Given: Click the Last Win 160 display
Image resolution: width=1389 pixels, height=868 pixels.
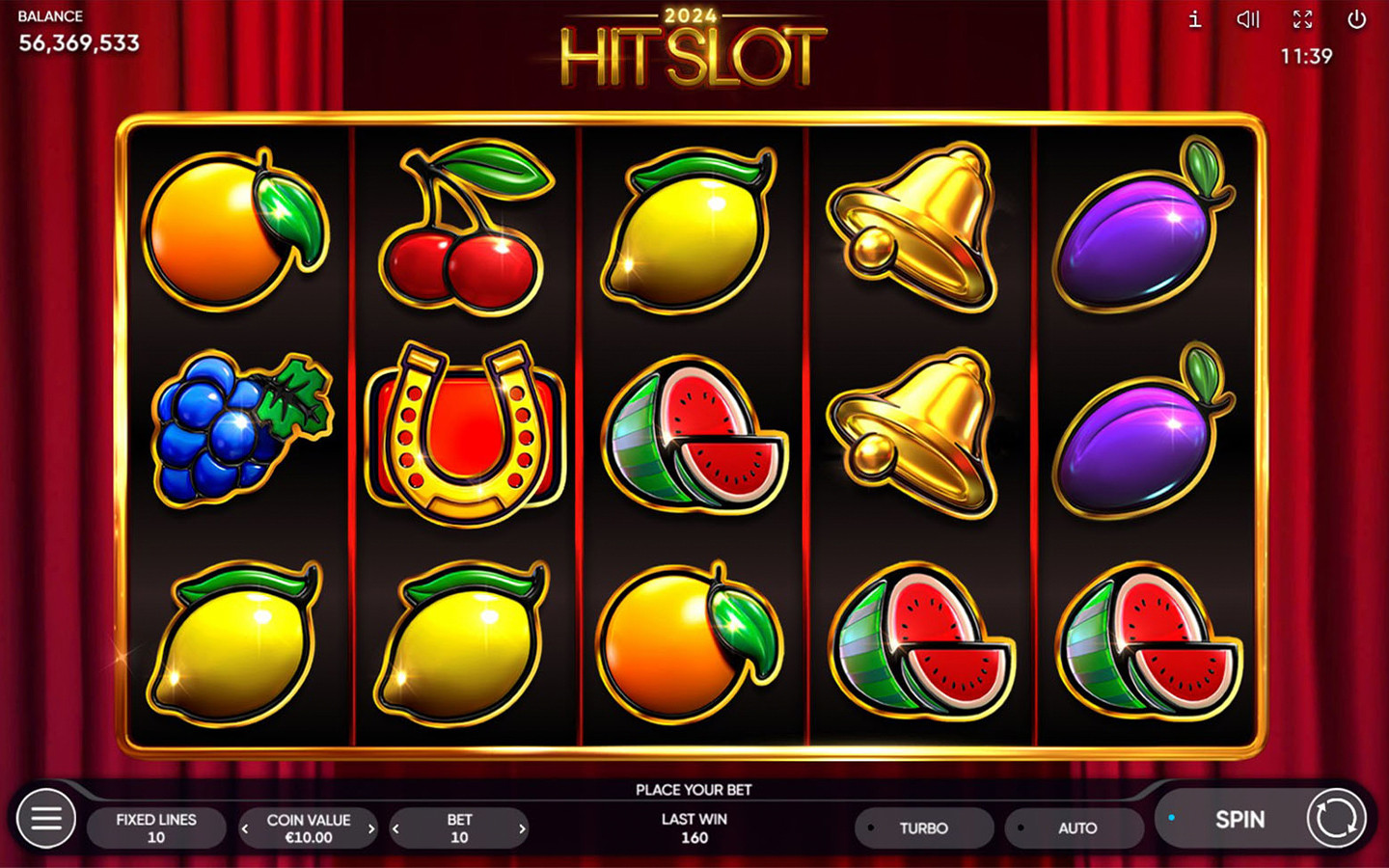Looking at the screenshot, I should [694, 827].
